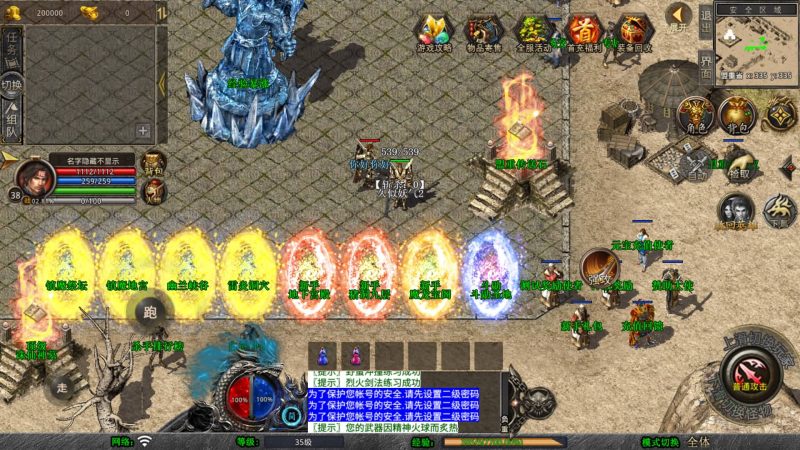Click the 展开 expand arrow button
800x450 pixels.
[x=679, y=14]
